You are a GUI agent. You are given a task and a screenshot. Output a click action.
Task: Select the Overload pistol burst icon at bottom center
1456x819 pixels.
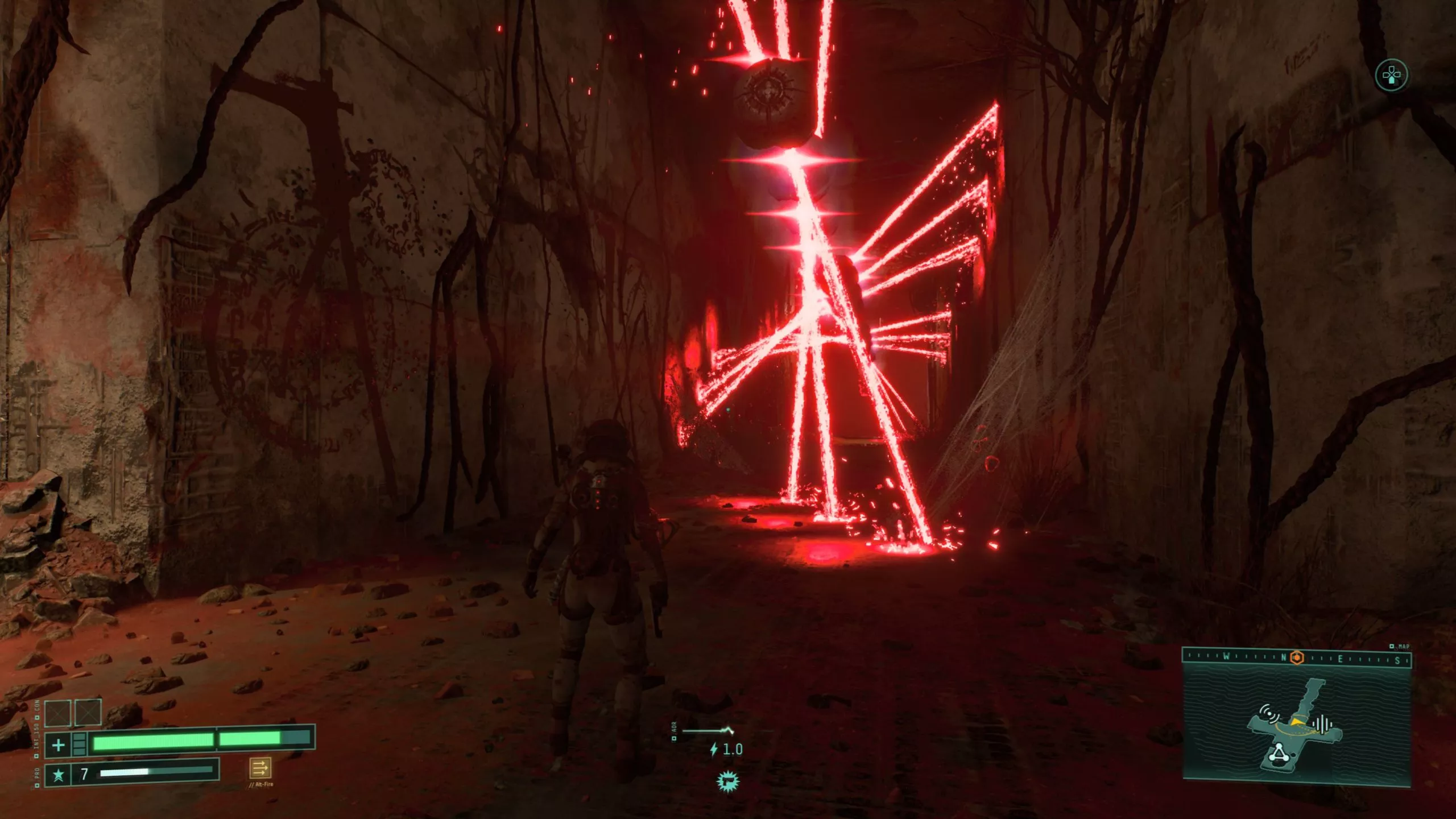[x=729, y=782]
